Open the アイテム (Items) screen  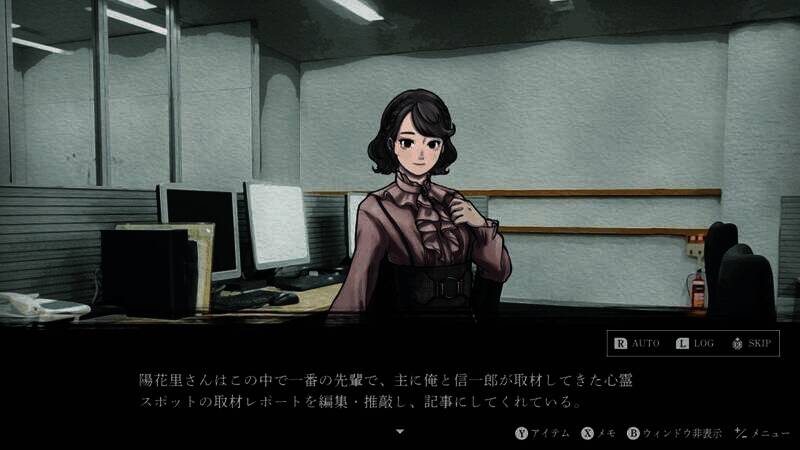(x=543, y=433)
